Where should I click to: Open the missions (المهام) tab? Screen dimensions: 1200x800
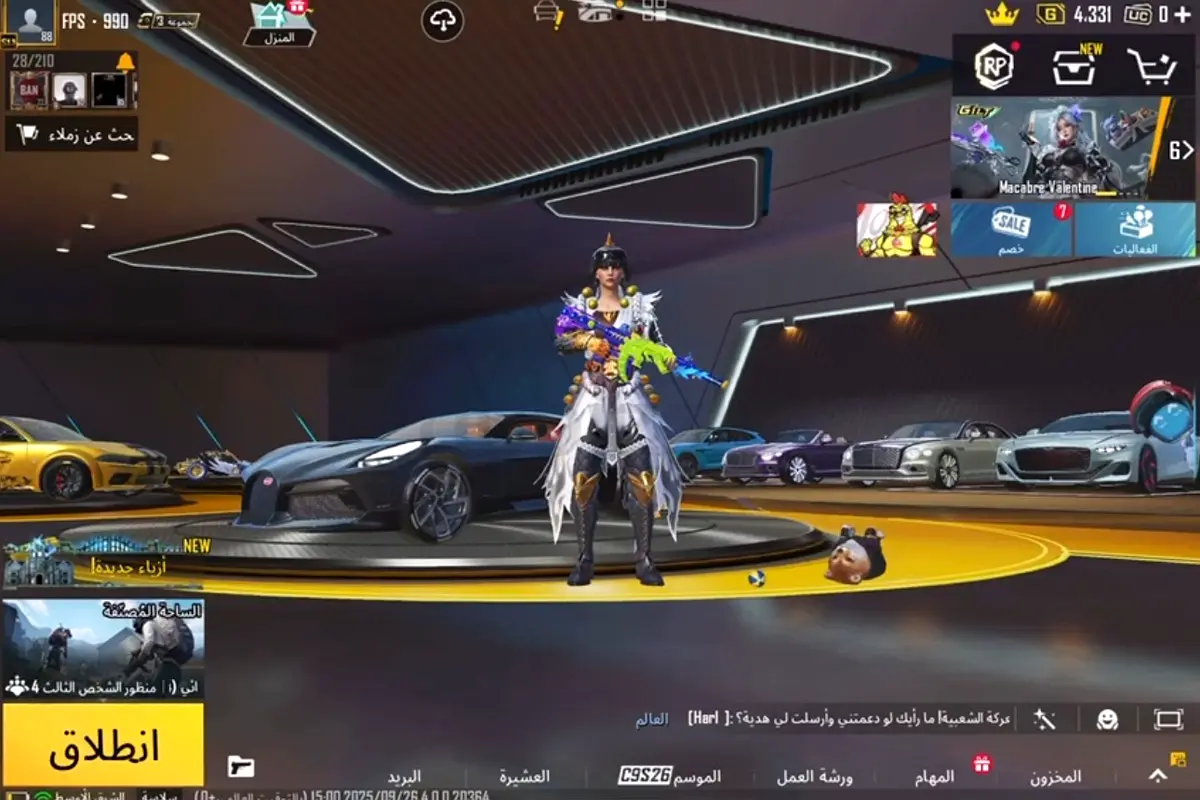click(934, 776)
